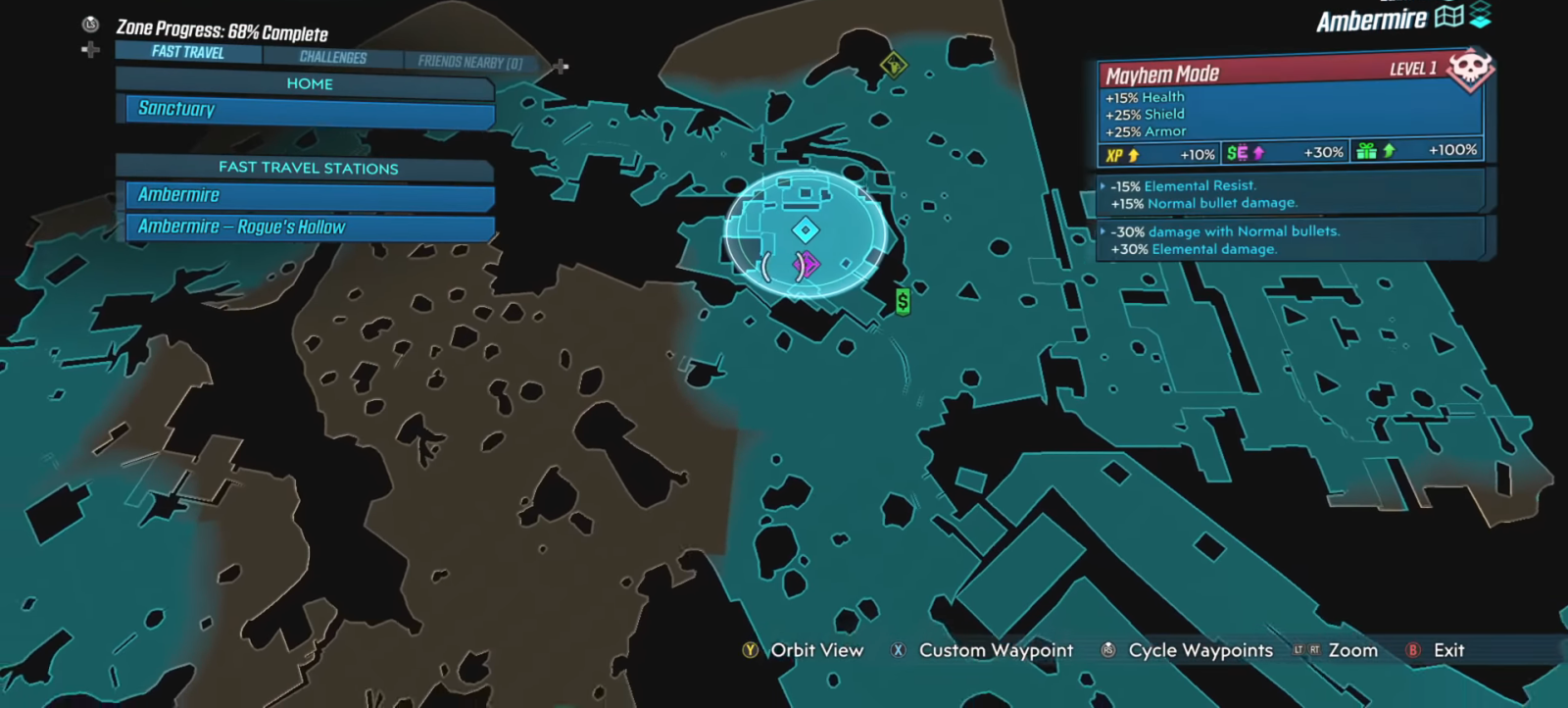The image size is (1568, 708).
Task: Switch to the Fast Travel tab
Action: point(188,52)
